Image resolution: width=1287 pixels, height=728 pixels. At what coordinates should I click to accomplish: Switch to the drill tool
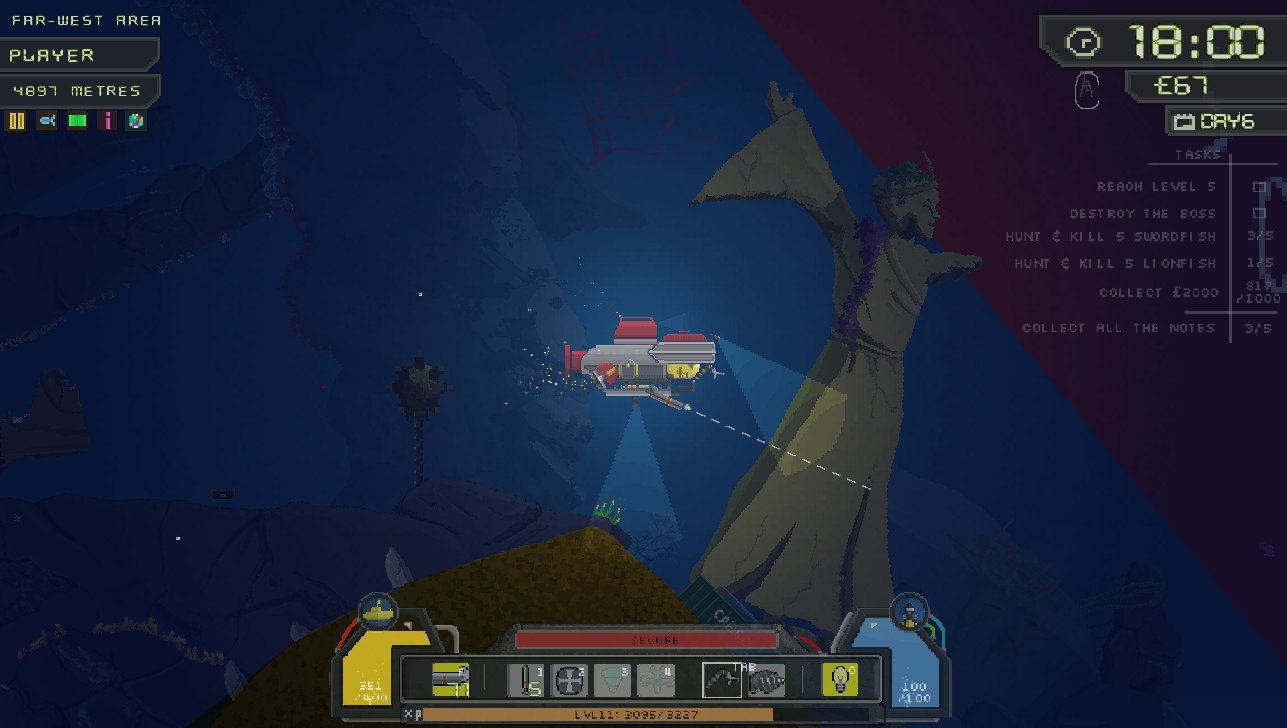767,680
